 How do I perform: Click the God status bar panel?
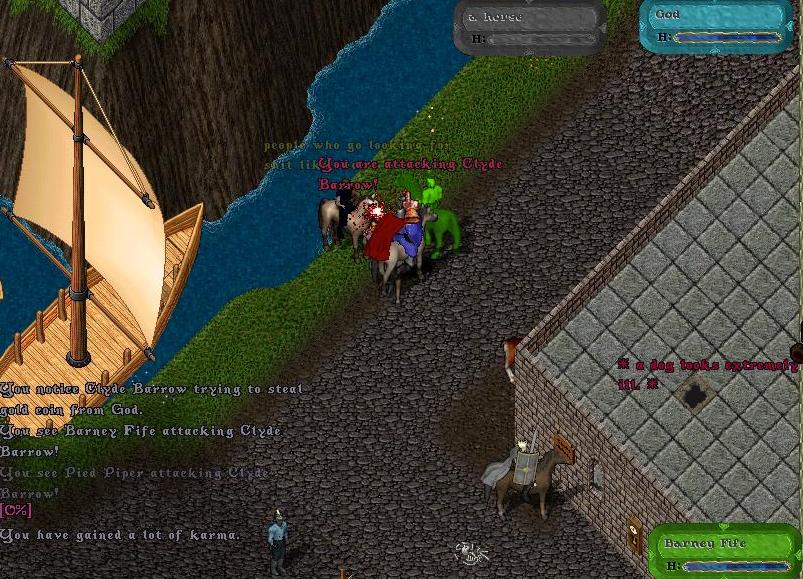(x=716, y=26)
